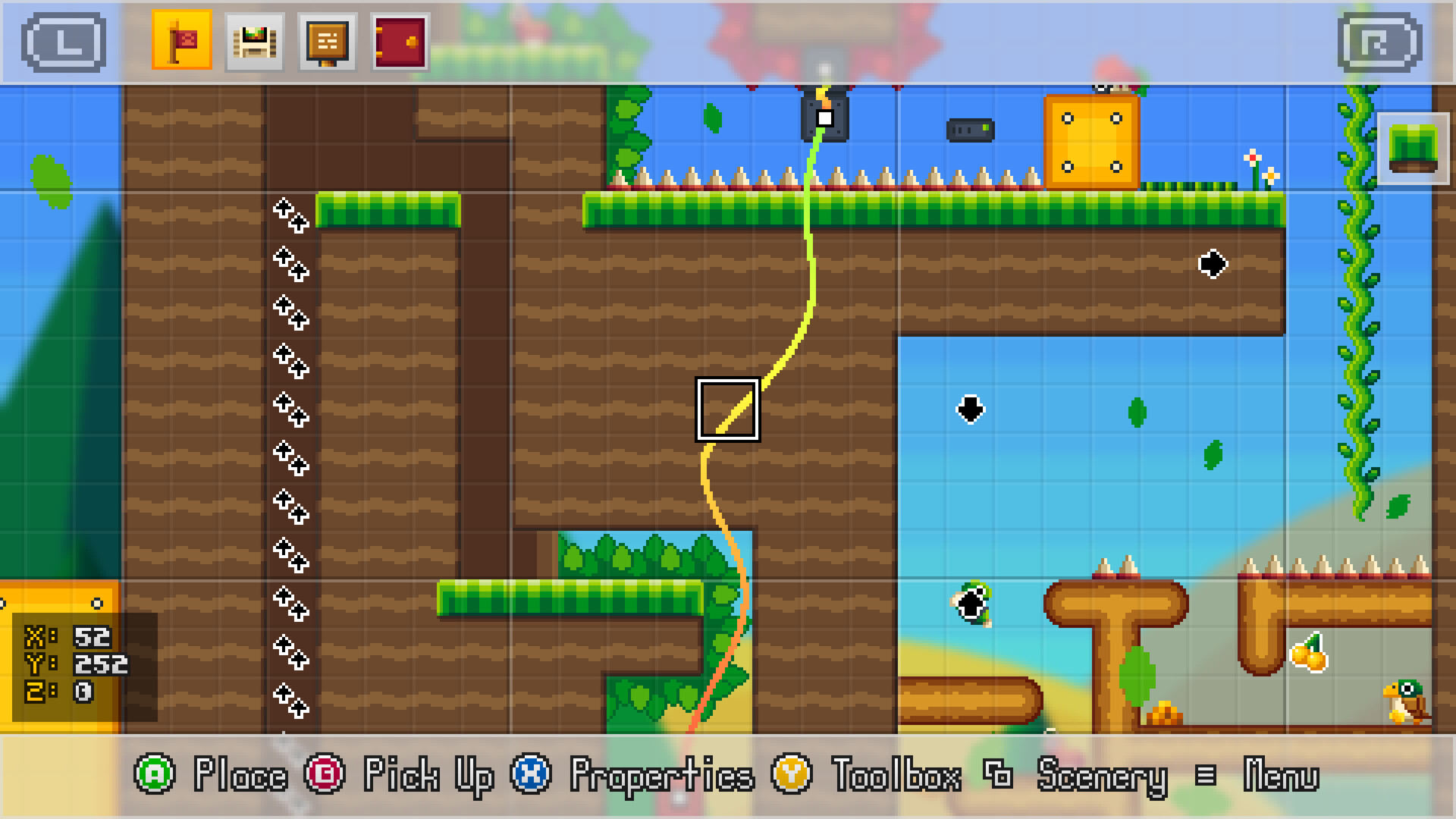Image resolution: width=1456 pixels, height=819 pixels.
Task: Select the large yellow bolted block
Action: click(x=1092, y=140)
